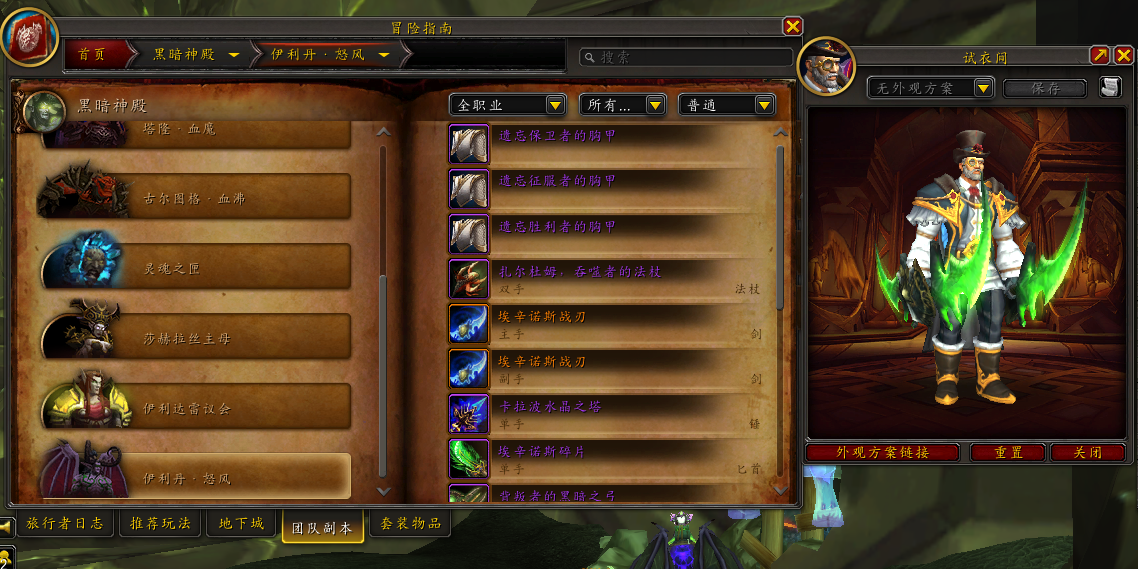
Task: Select boss 灵魂之匣 in the list
Action: (196, 268)
